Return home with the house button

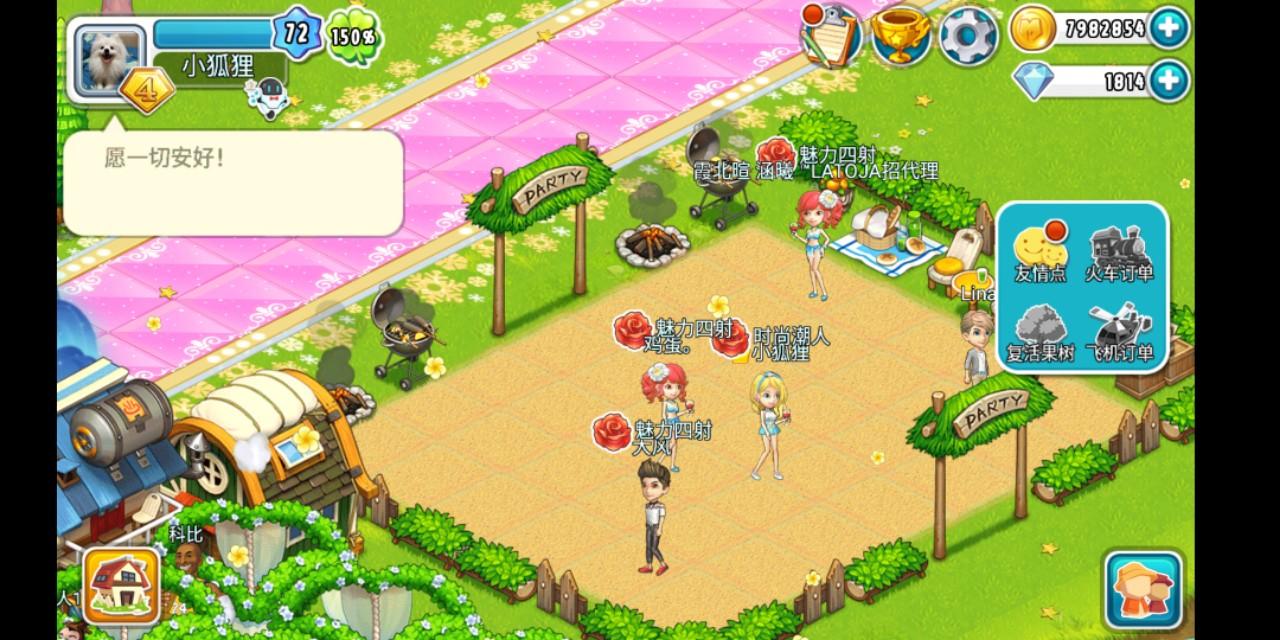[122, 585]
